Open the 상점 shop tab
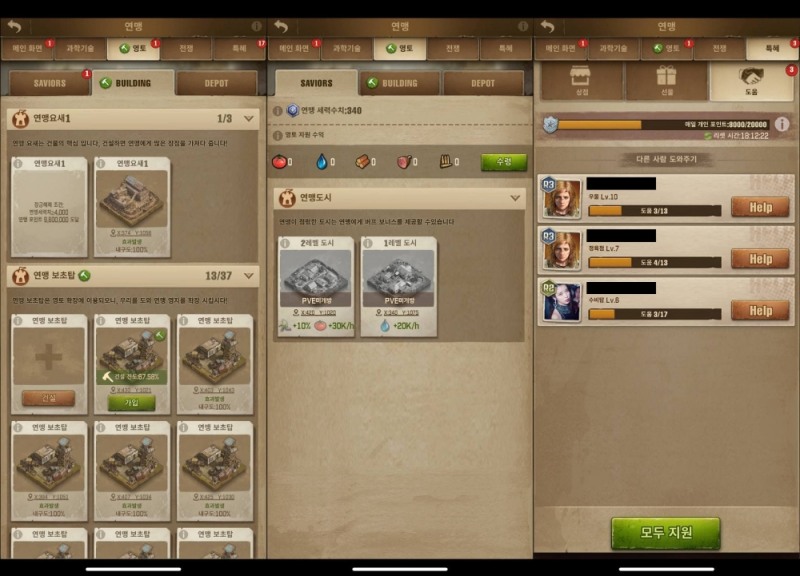 click(579, 80)
